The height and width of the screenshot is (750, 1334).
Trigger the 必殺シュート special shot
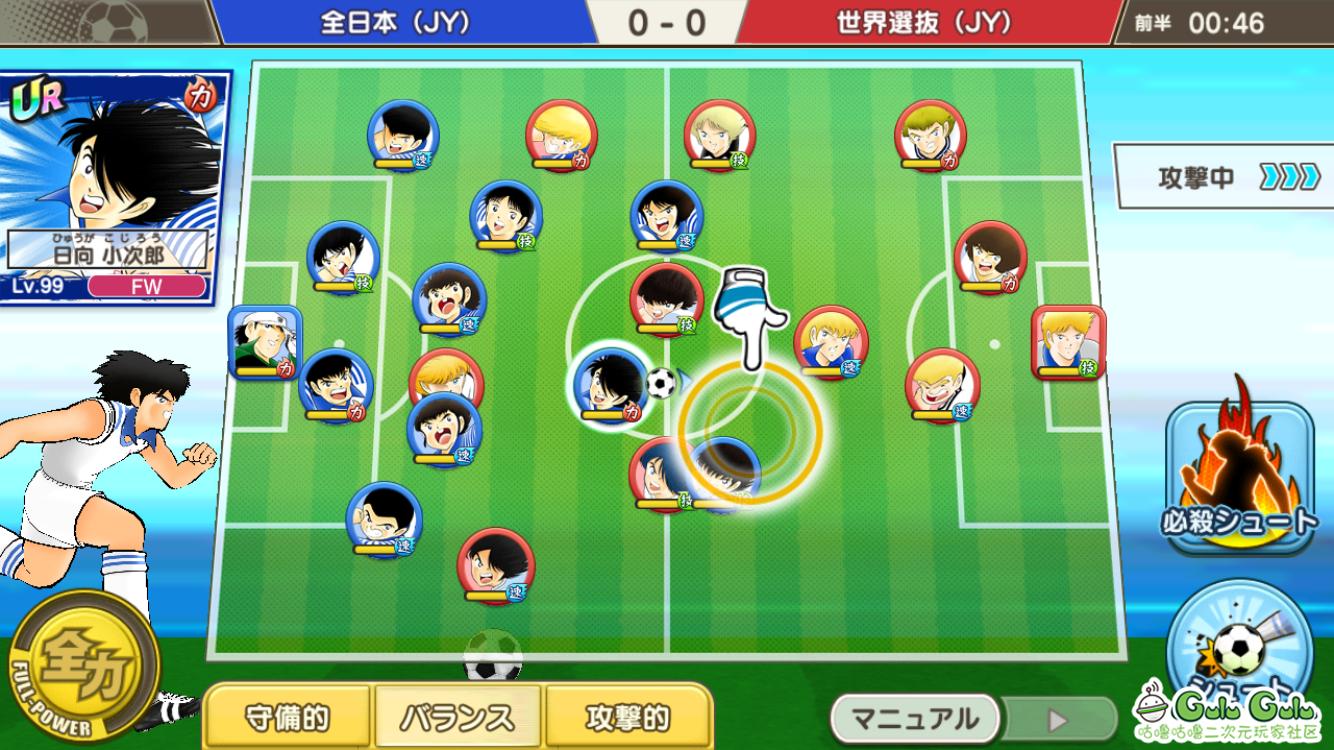pos(1240,478)
